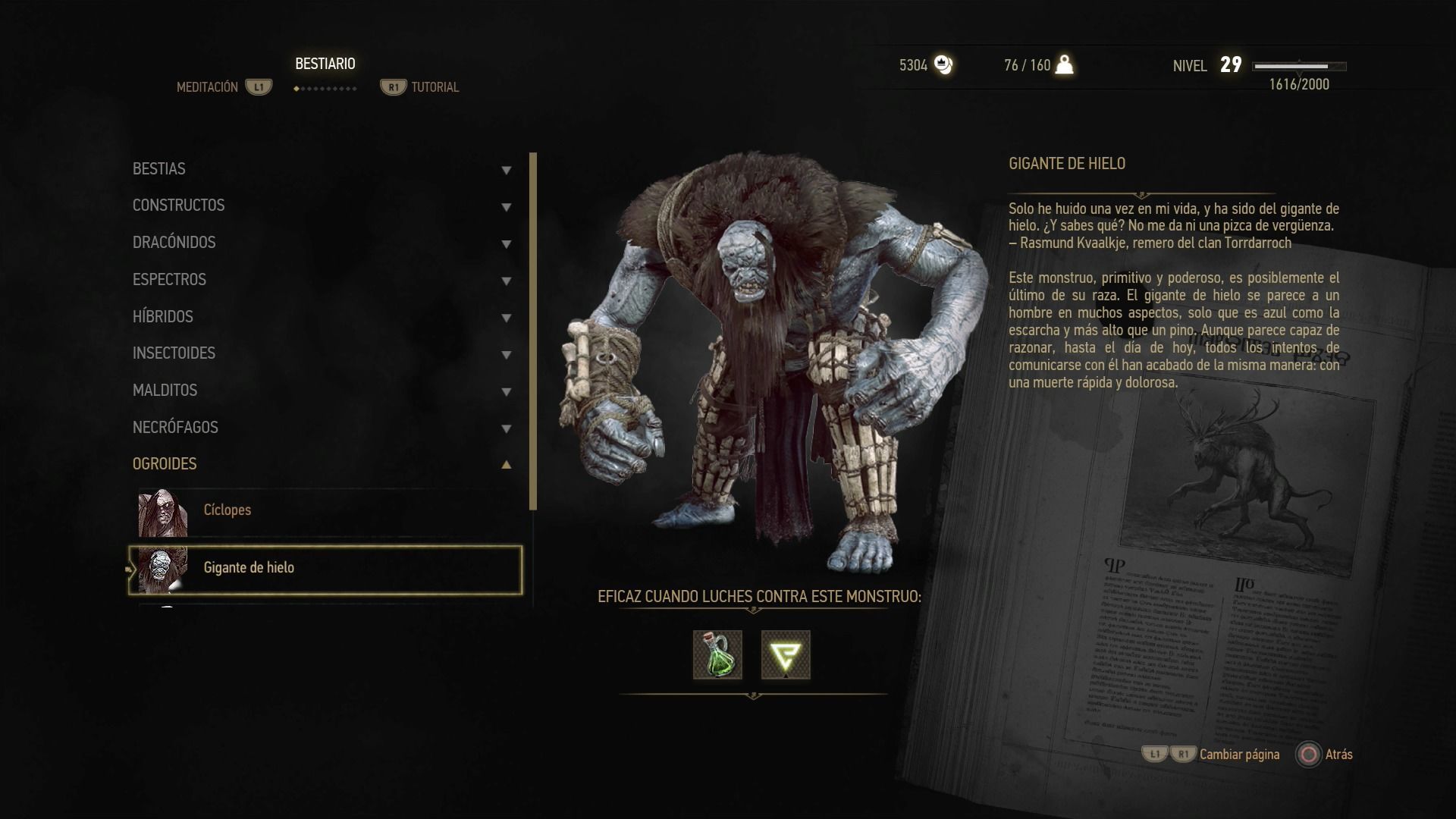Choose the Gigante de hielo entry
The width and height of the screenshot is (1456, 819).
click(x=326, y=569)
